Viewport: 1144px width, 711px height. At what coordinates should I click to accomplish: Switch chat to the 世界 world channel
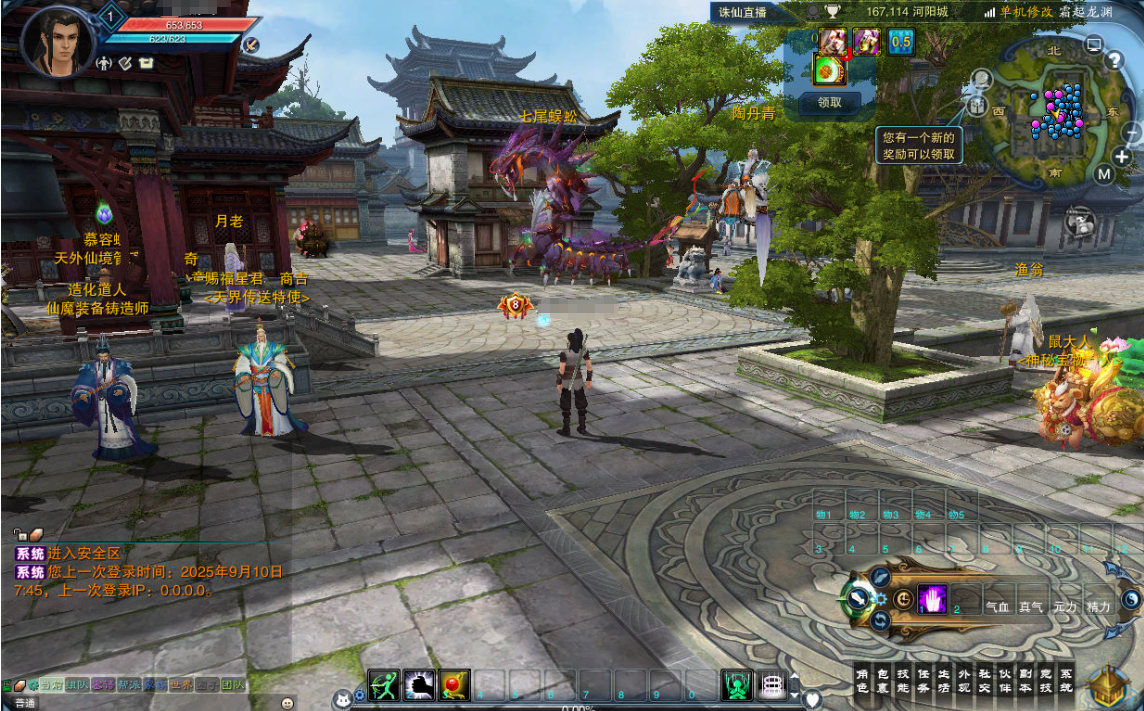(x=181, y=686)
